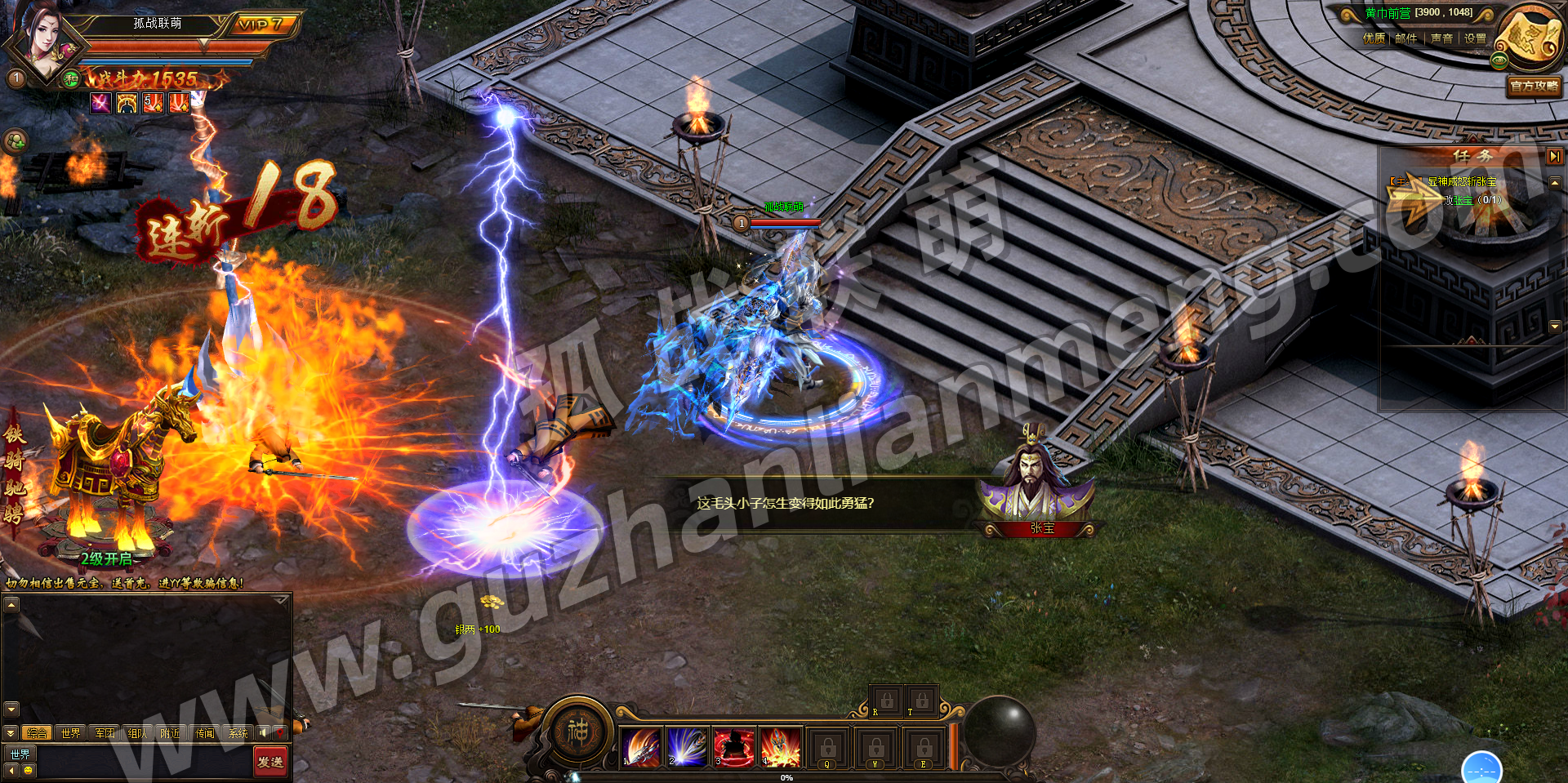Toggle the 声音 sound option
This screenshot has height=783, width=1568.
[1441, 38]
